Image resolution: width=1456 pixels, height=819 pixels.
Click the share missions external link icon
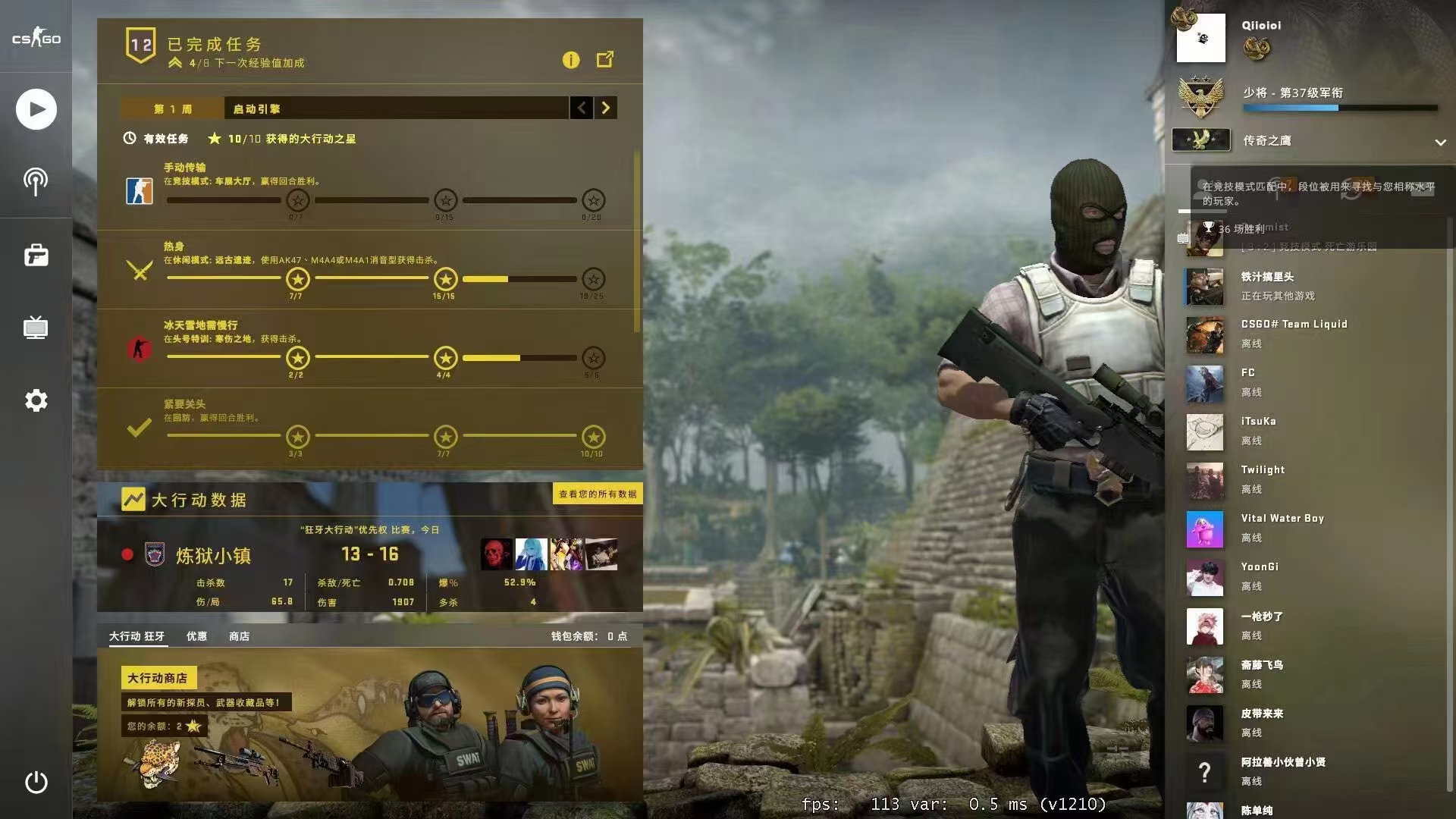(604, 59)
